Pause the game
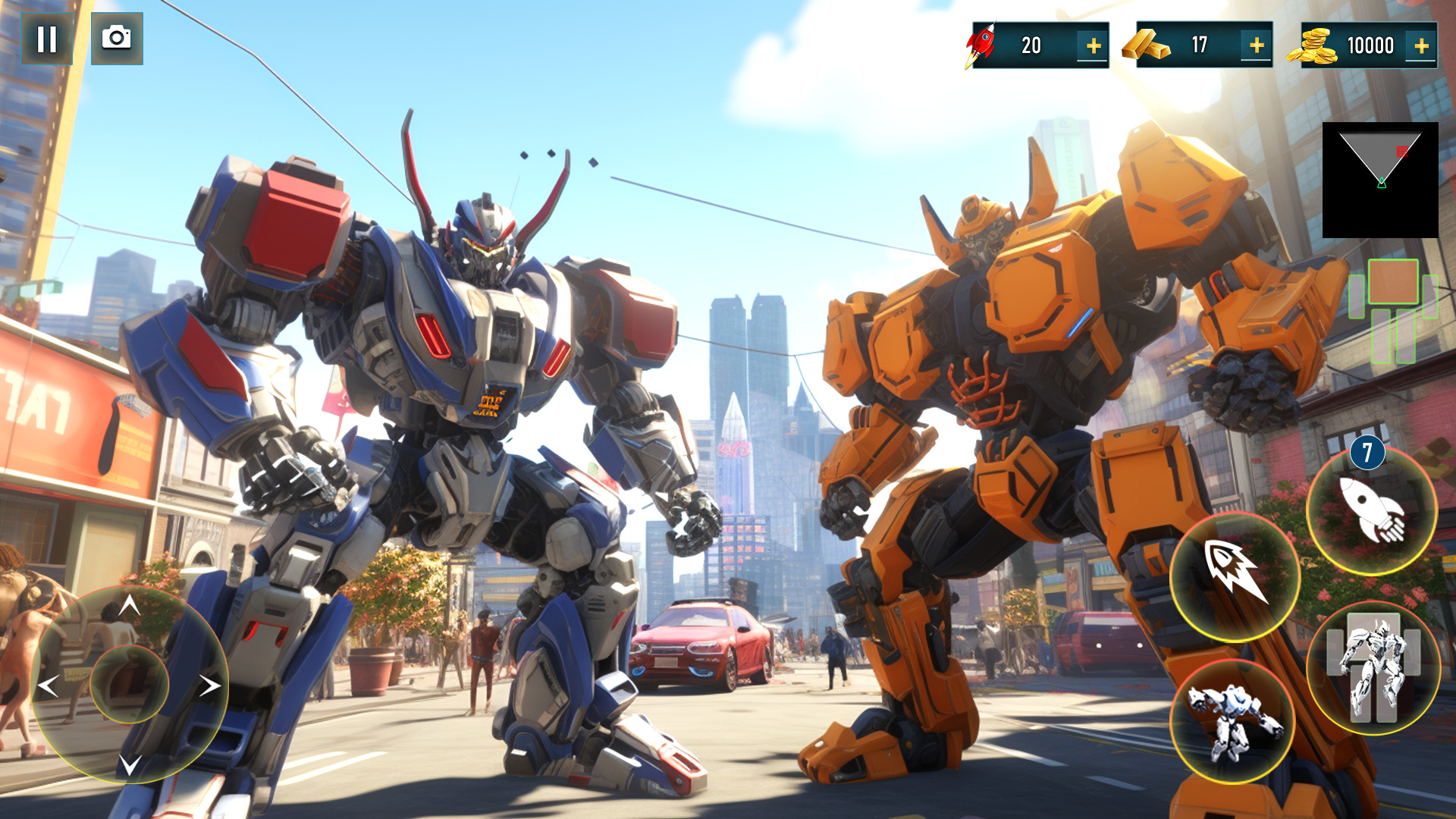This screenshot has height=819, width=1456. [47, 39]
